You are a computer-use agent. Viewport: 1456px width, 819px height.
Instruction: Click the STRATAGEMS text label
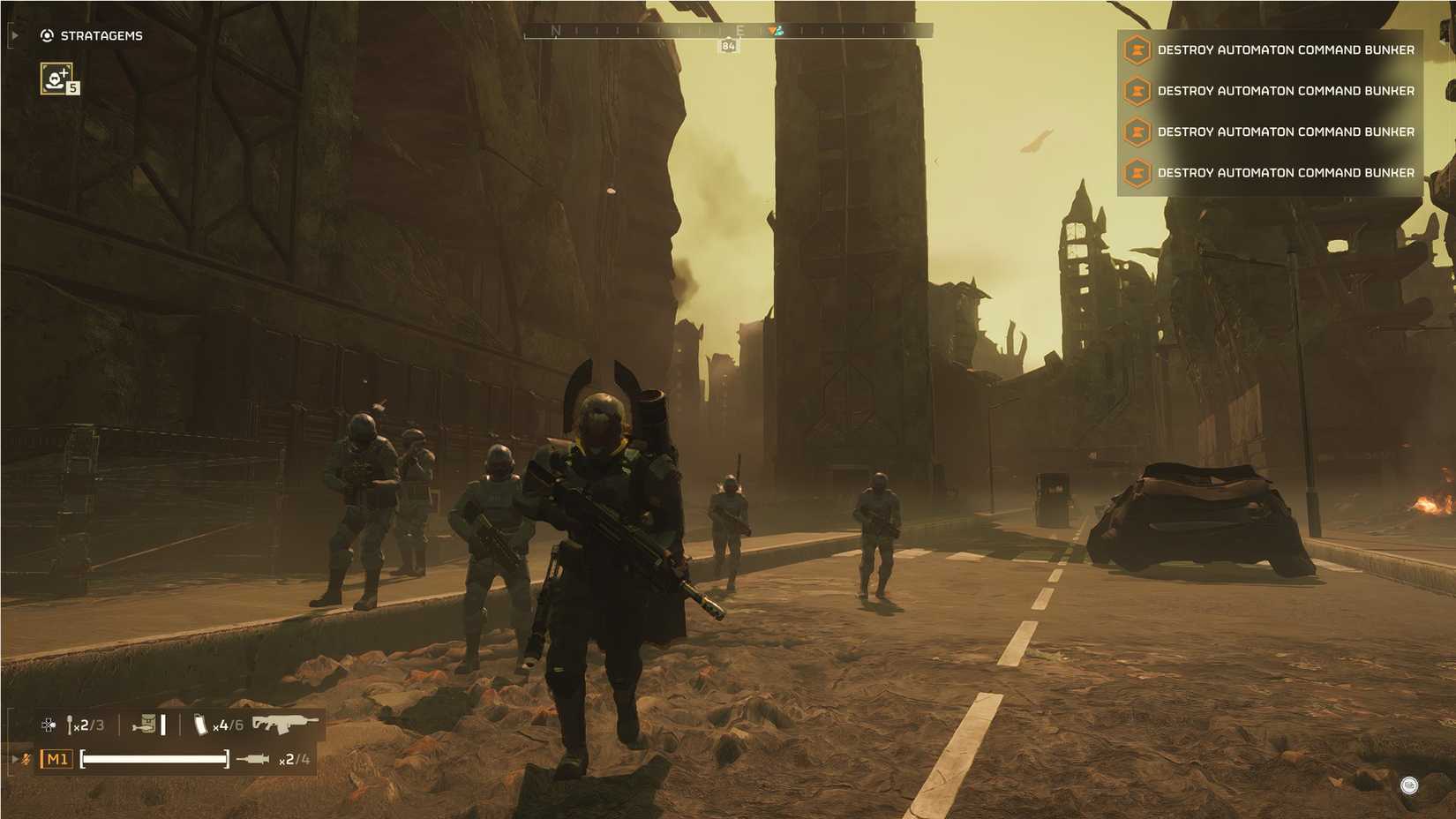click(101, 36)
